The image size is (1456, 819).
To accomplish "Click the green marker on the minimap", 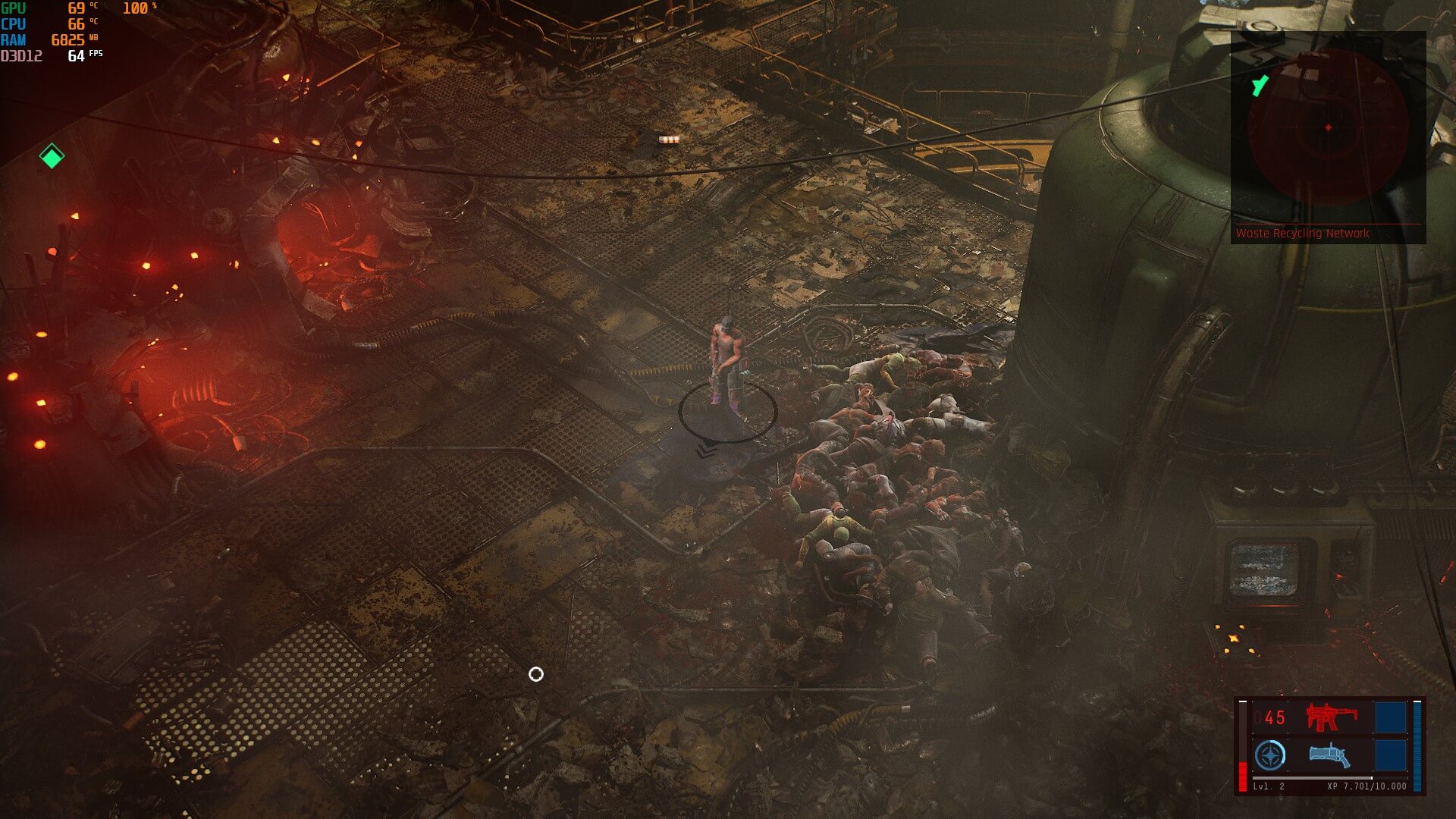I will (1260, 86).
